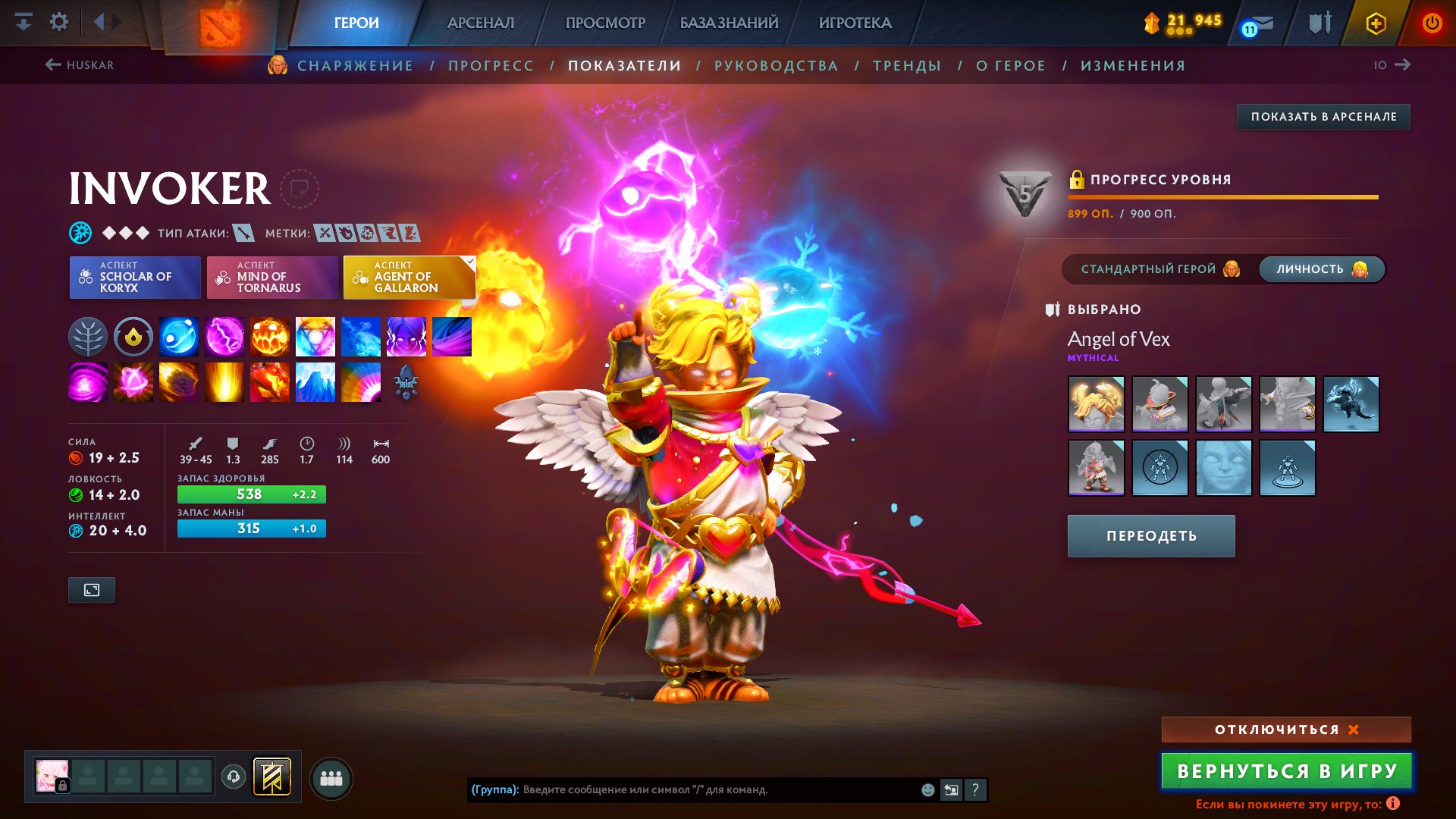Screen dimensions: 1456x819
Task: Inspect the Ice Wall ability icon
Action: 315,381
